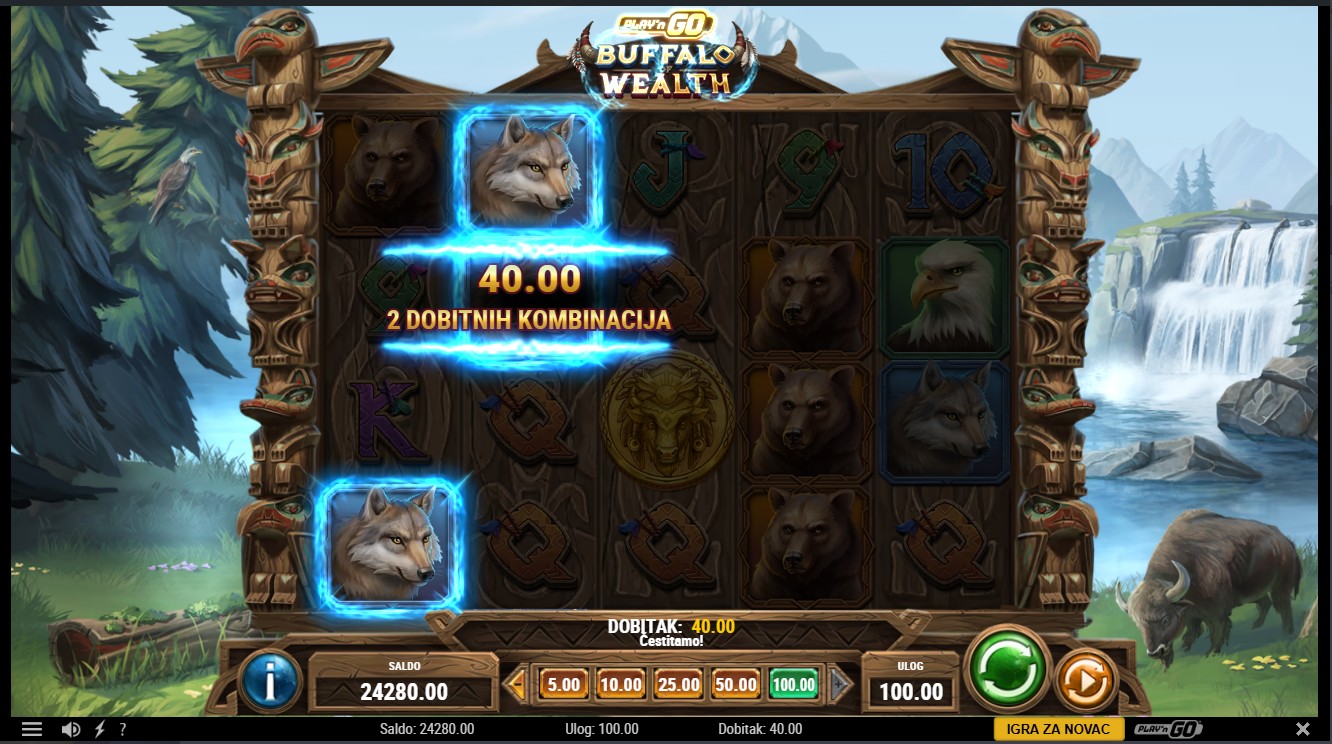Viewport: 1332px width, 744px height.
Task: Open the blue info paytable button
Action: 271,682
